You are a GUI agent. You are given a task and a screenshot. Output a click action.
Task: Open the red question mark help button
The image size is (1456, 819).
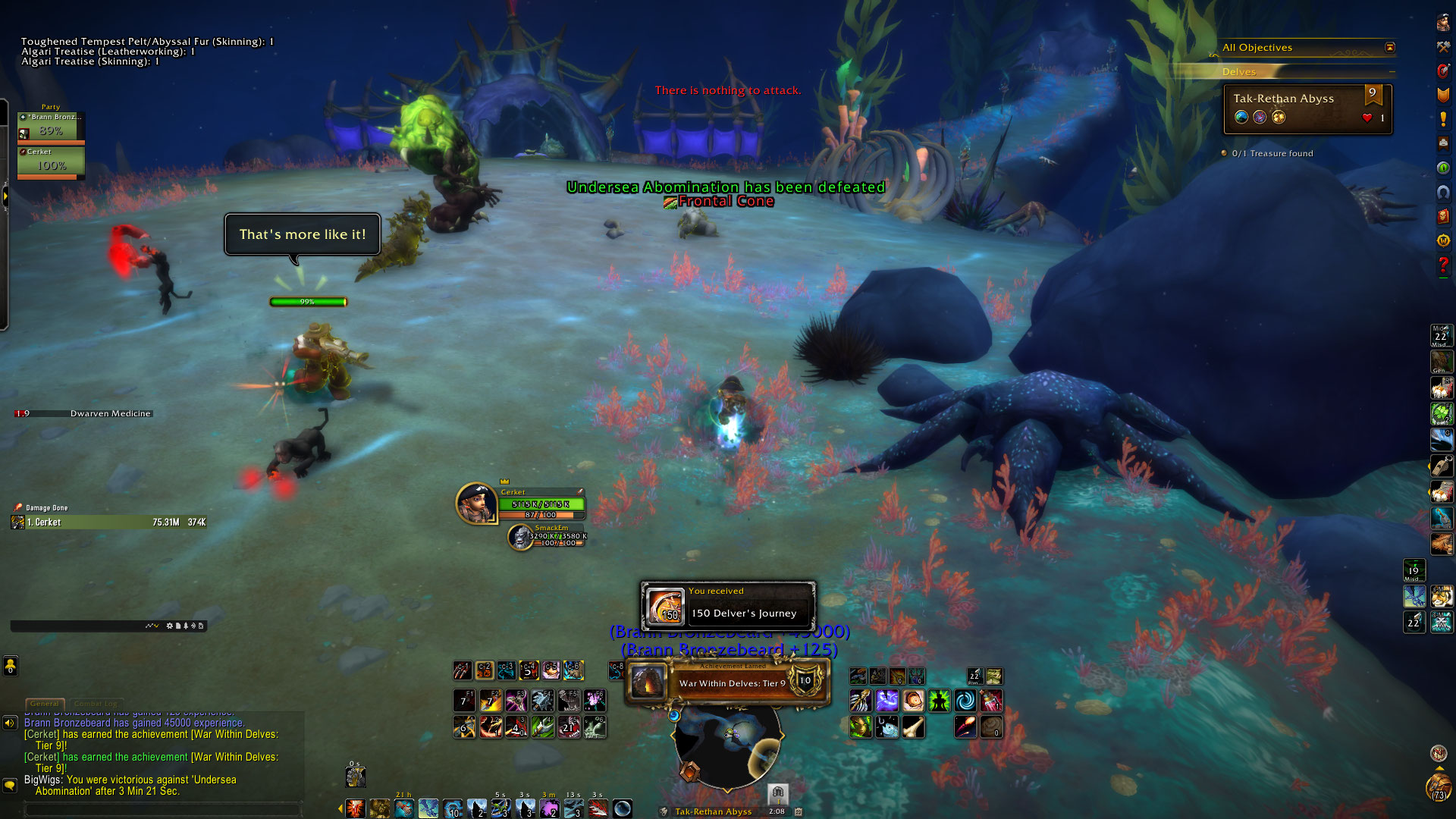click(1443, 266)
